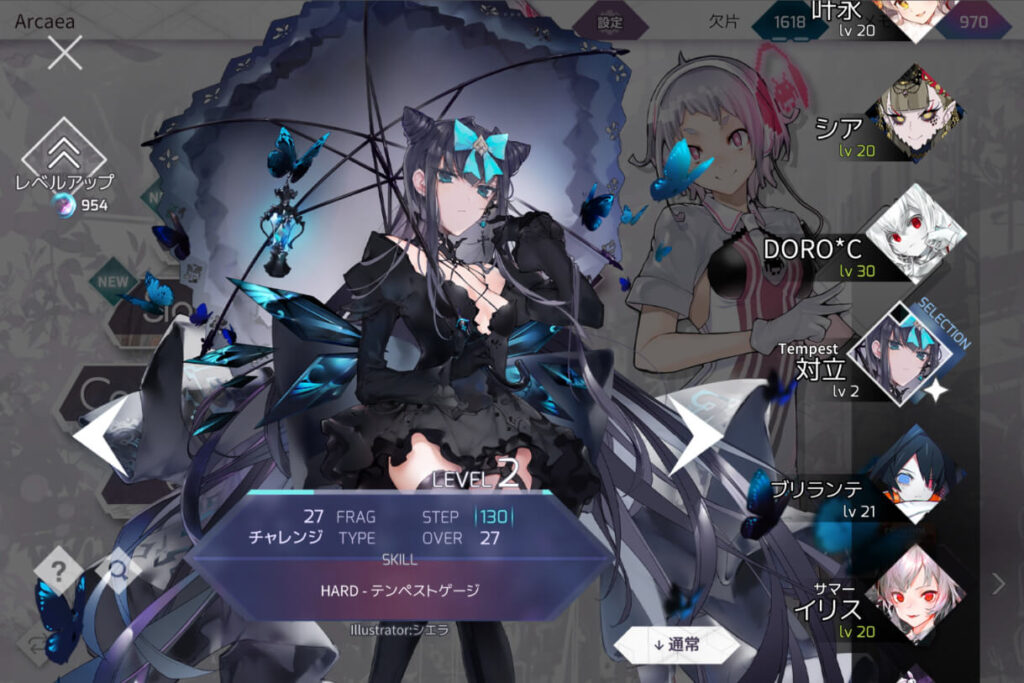
Task: Click the HARD - テンペストゲージ skill description
Action: point(400,590)
